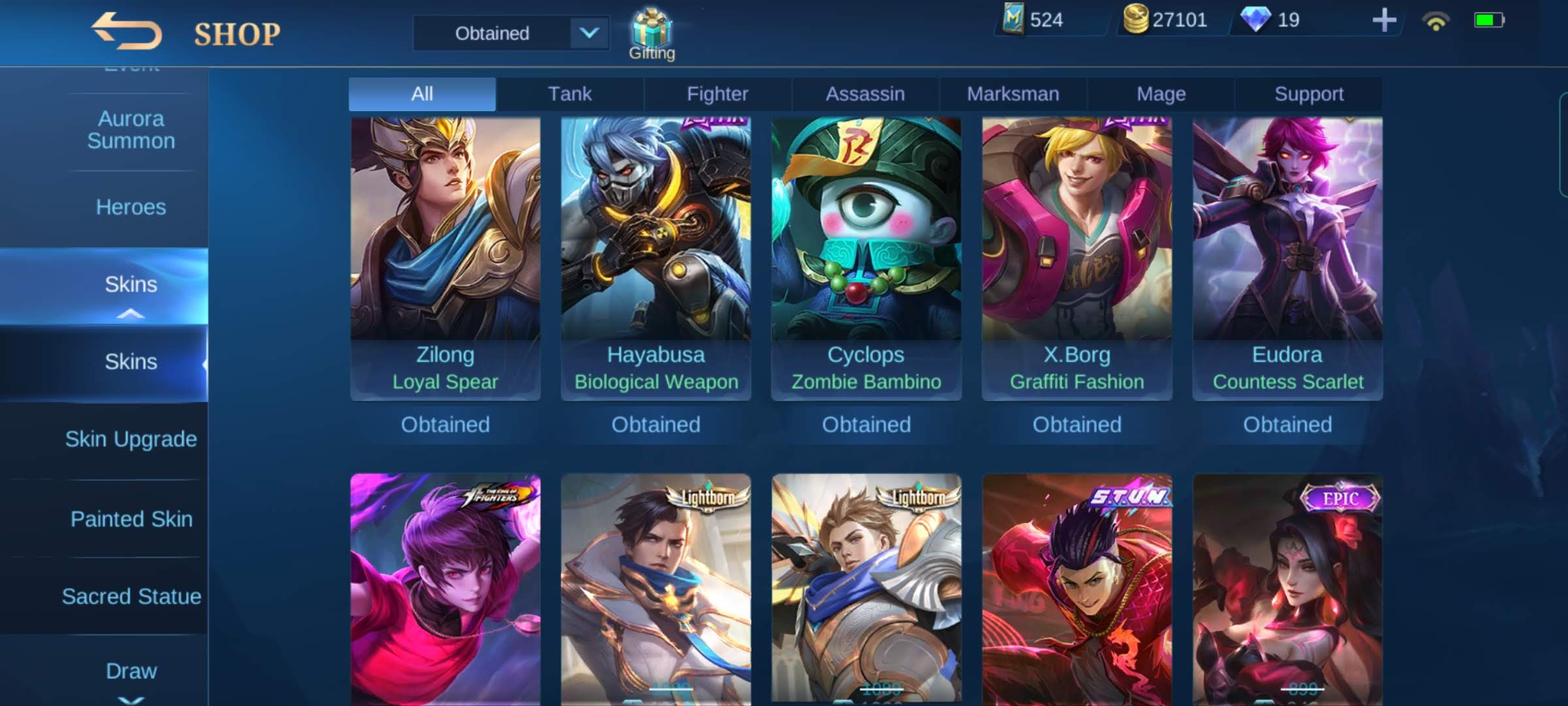Viewport: 1568px width, 706px height.
Task: Select the Mage role filter
Action: pyautogui.click(x=1160, y=93)
